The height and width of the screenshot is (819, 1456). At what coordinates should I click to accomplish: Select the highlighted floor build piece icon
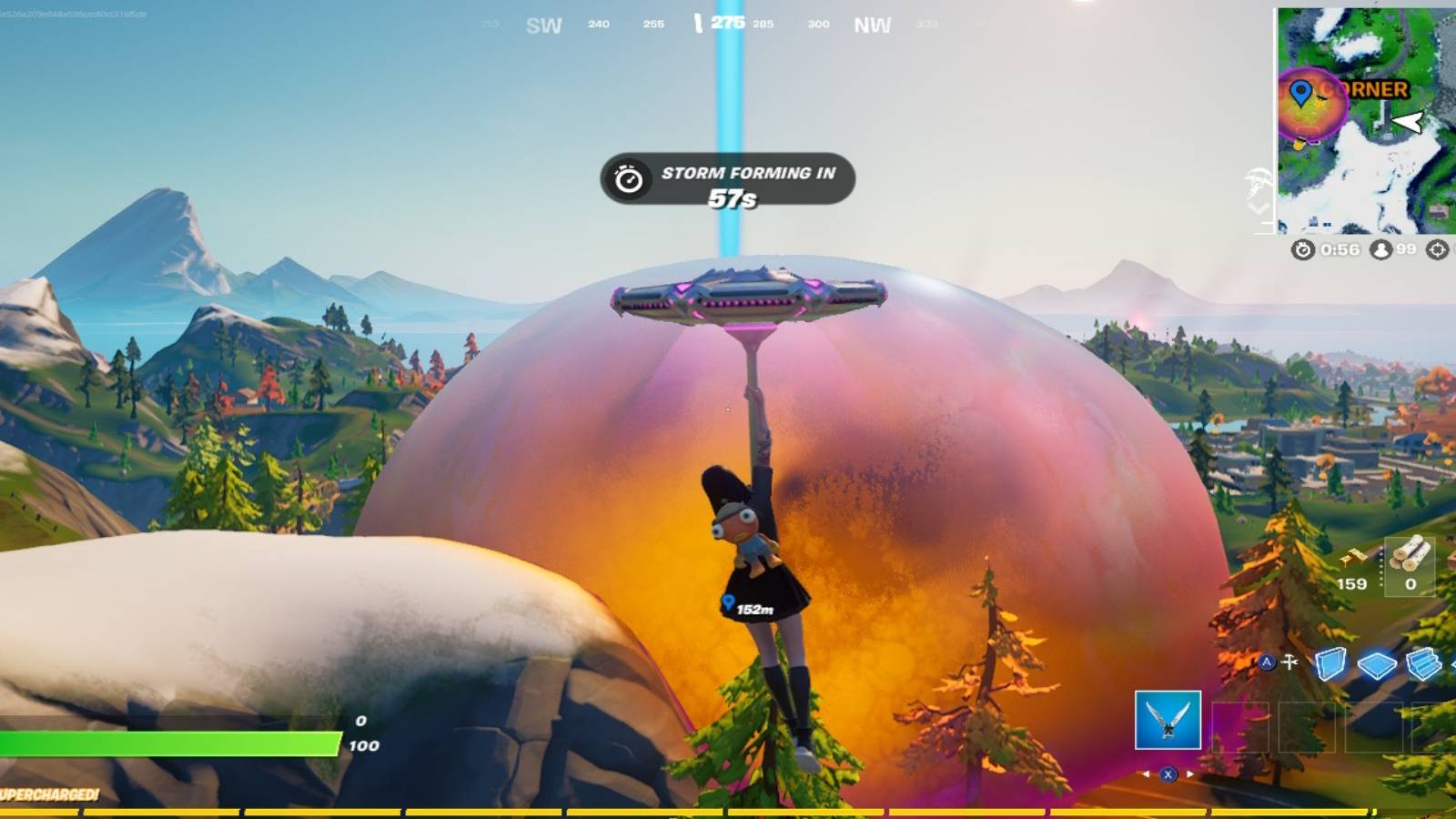(1377, 664)
